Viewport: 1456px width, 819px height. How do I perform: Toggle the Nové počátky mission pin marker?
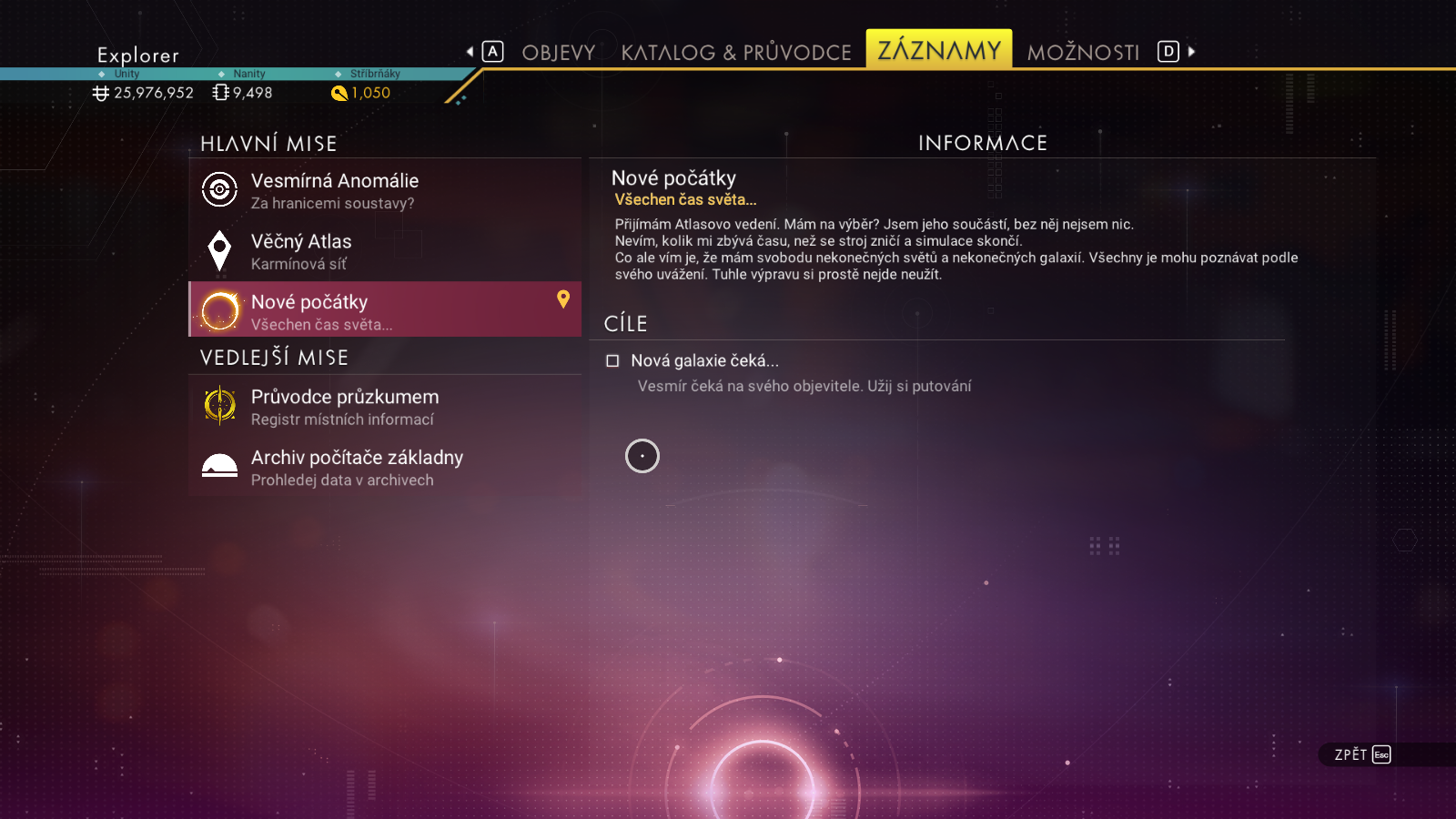pyautogui.click(x=563, y=298)
